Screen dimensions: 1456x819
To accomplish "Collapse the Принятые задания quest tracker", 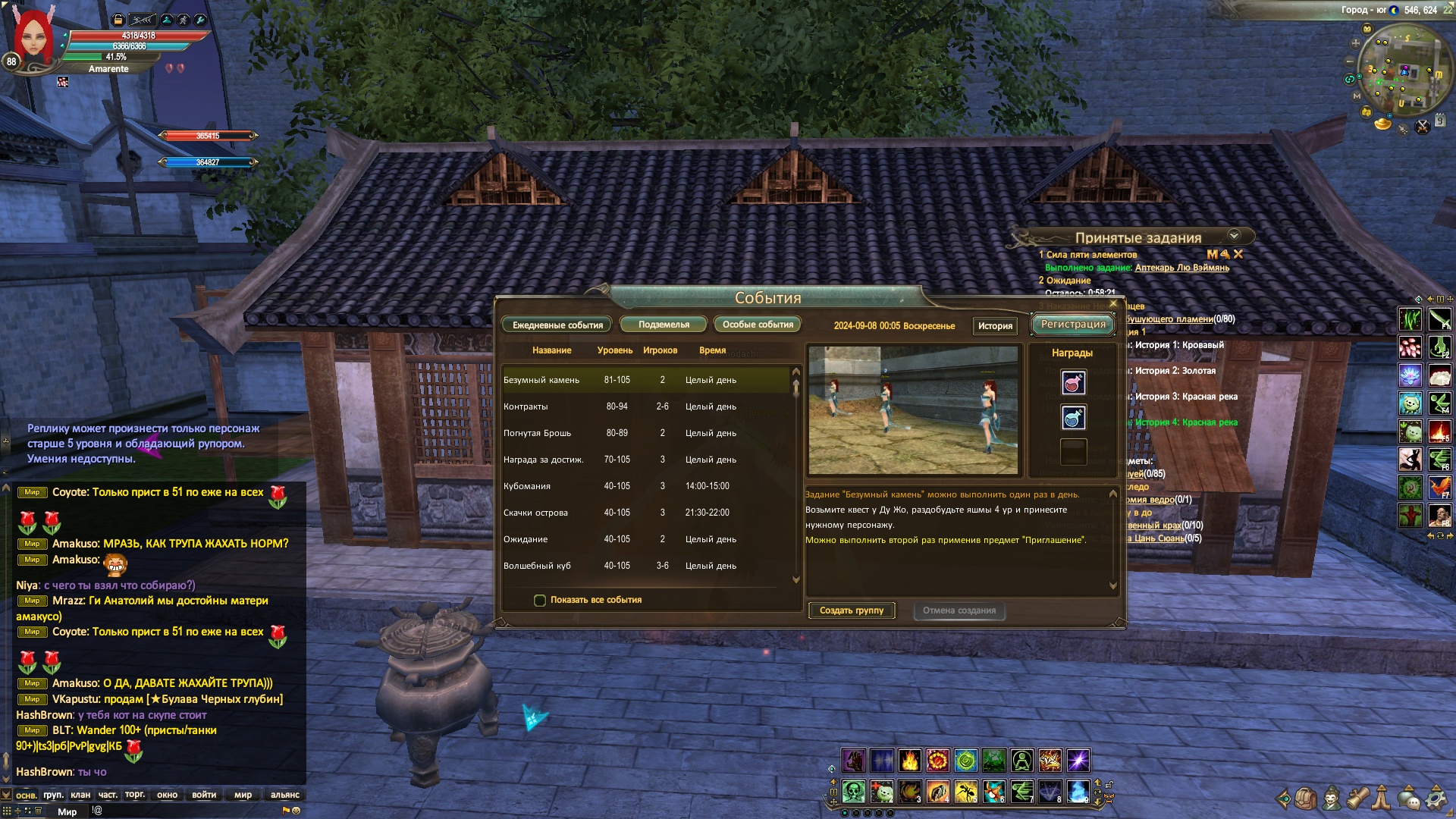I will [x=1234, y=236].
